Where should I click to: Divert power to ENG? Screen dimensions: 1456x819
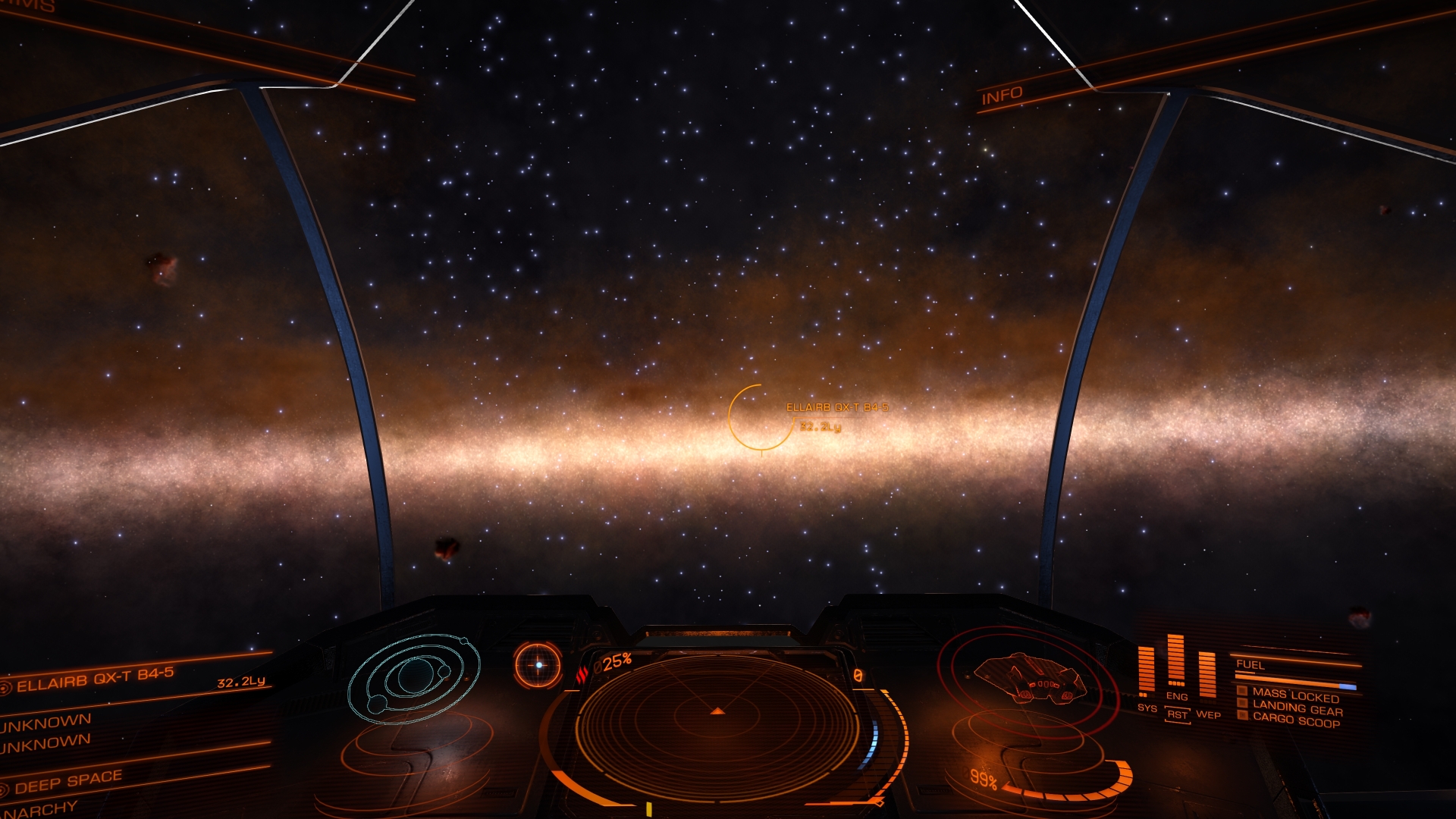point(1177,695)
